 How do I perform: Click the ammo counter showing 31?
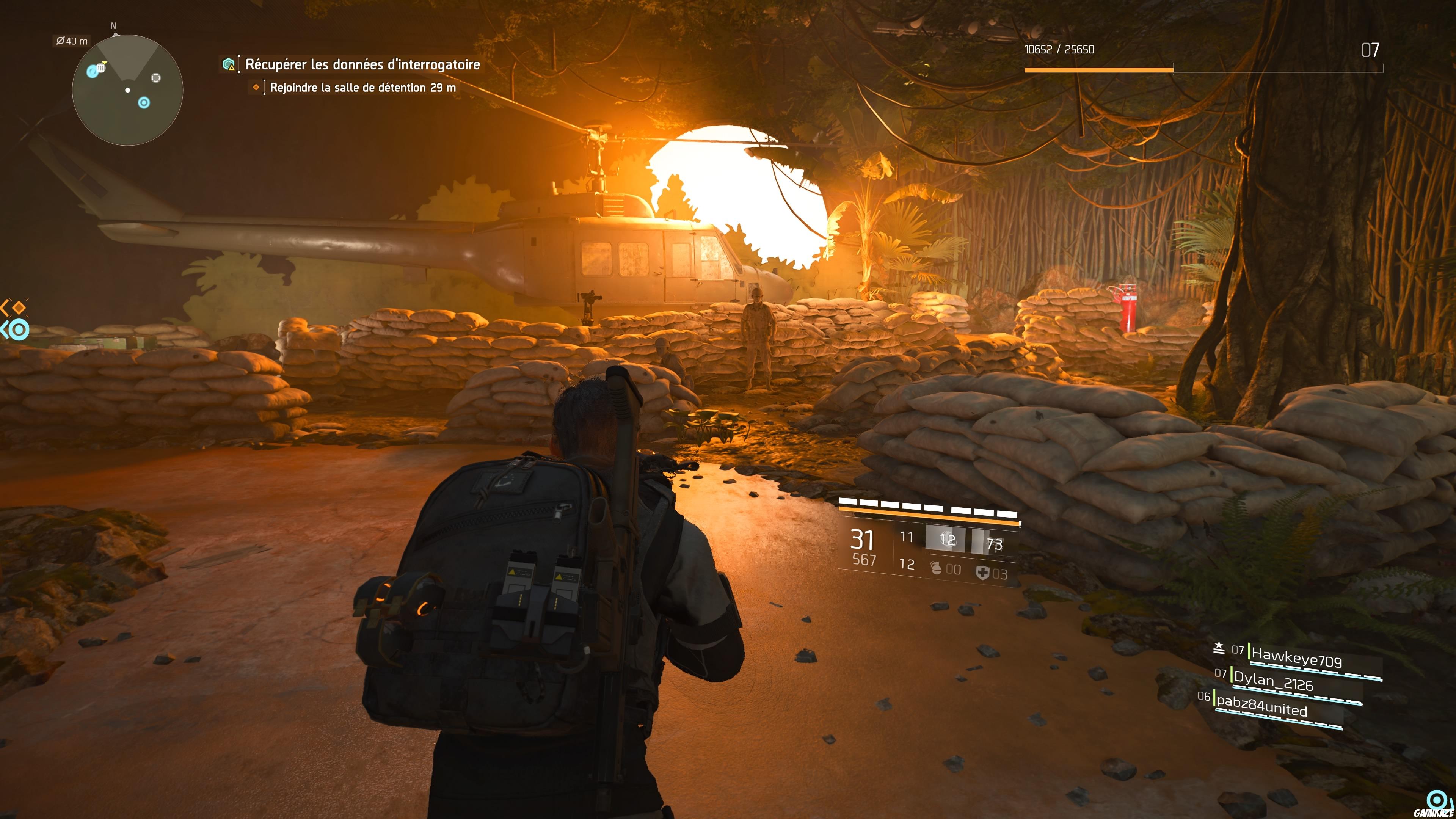coord(861,540)
